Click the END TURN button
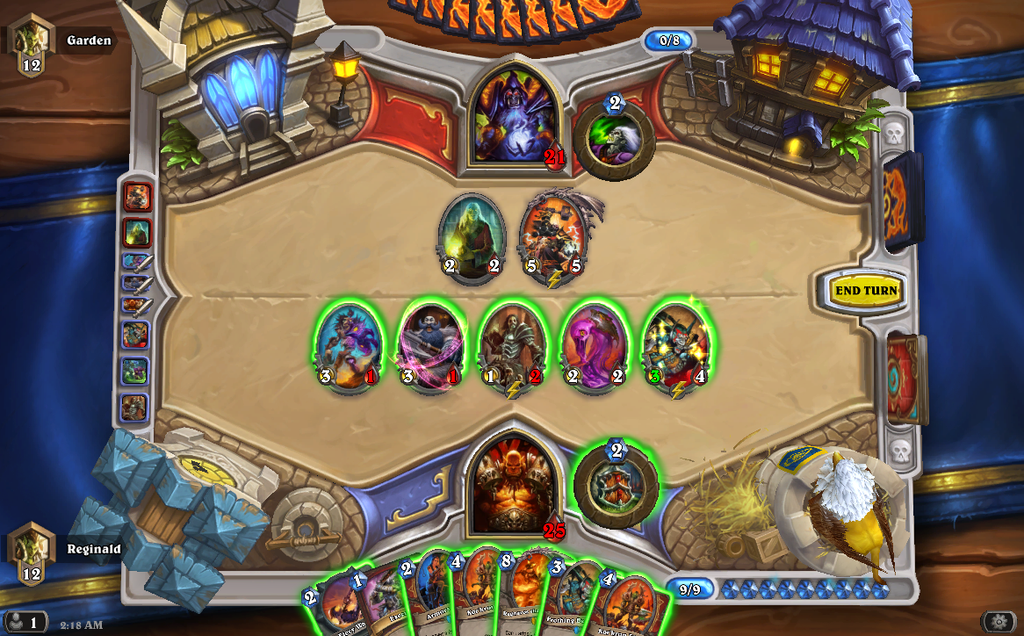The width and height of the screenshot is (1024, 636). click(866, 291)
